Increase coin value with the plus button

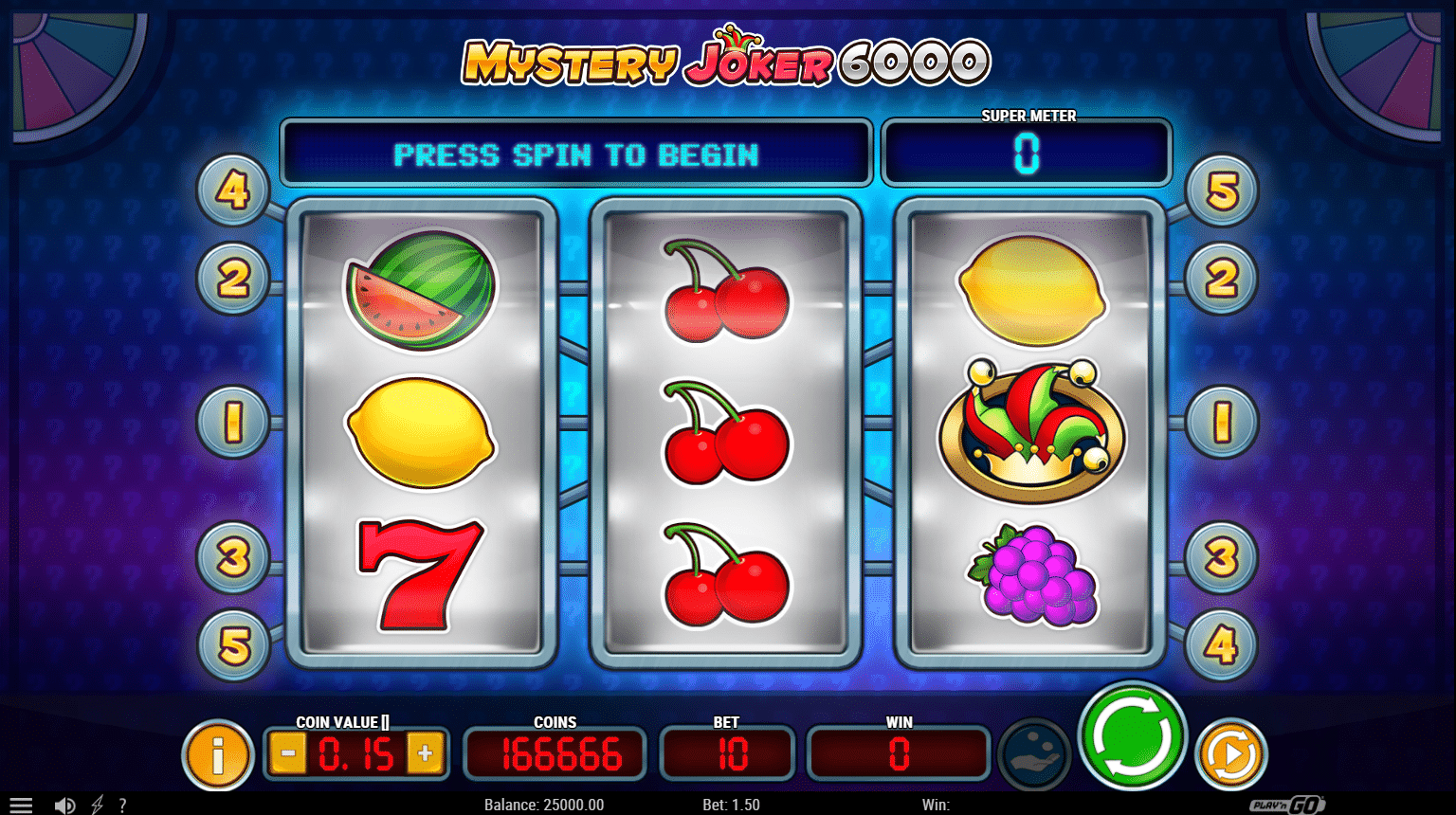click(x=425, y=754)
